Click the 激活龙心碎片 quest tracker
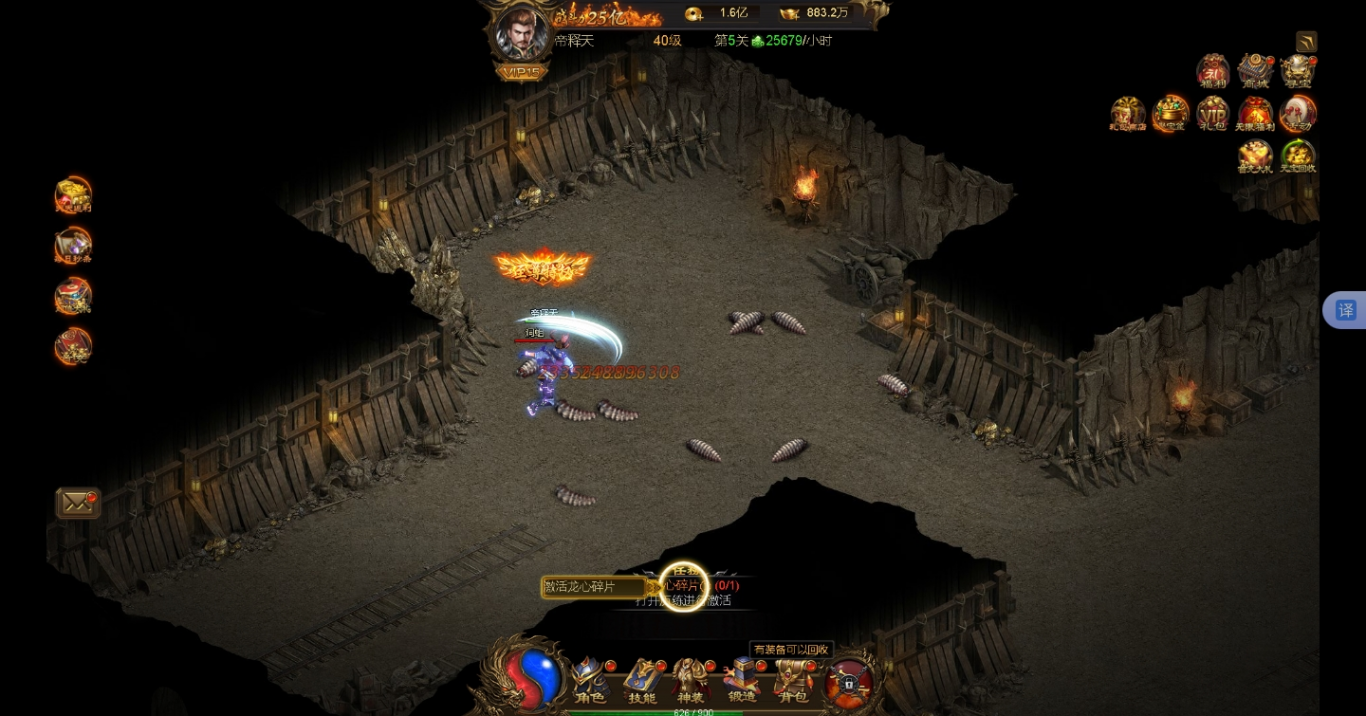The image size is (1366, 716). click(592, 587)
